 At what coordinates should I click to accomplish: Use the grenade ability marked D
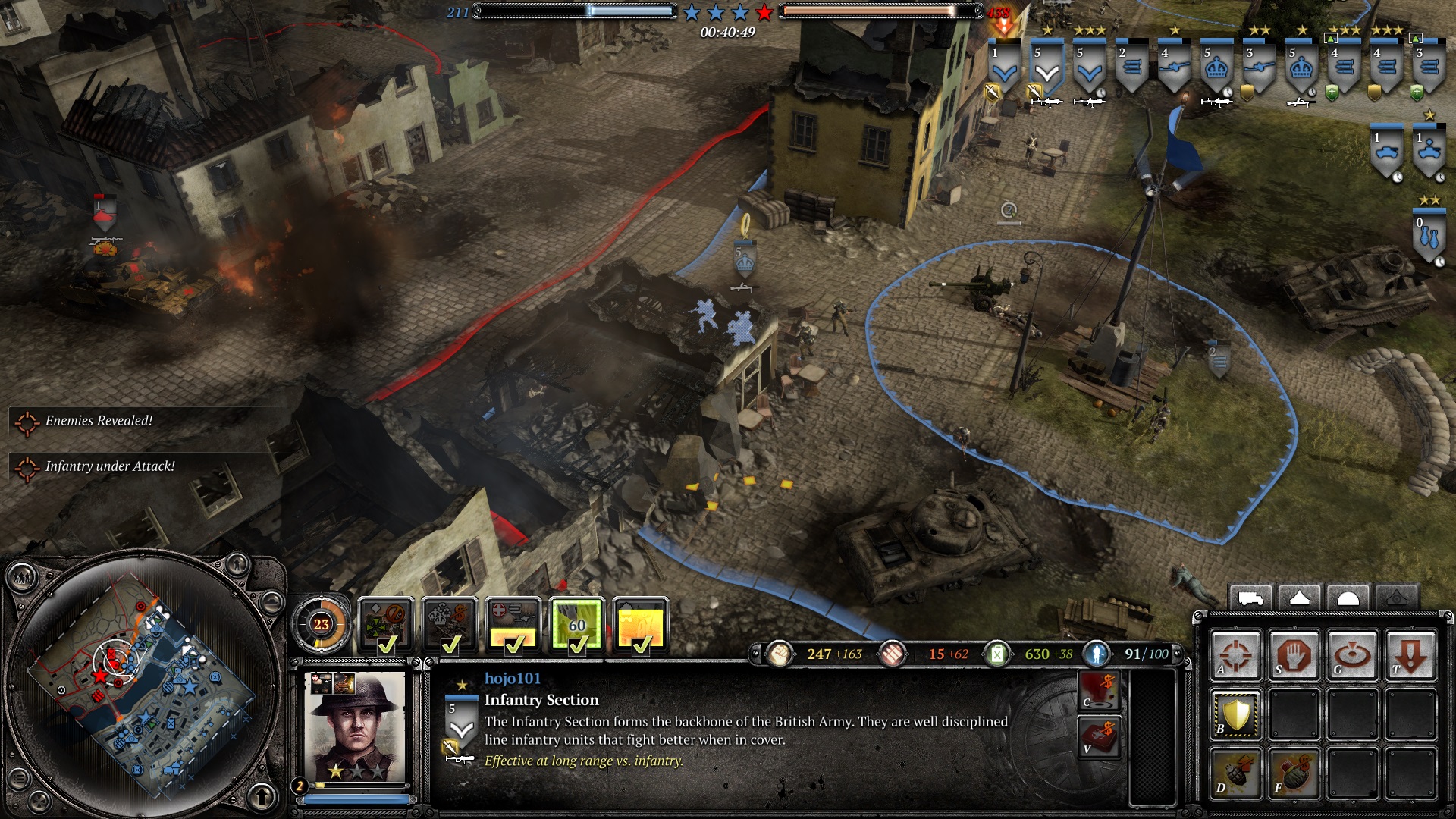point(1235,773)
